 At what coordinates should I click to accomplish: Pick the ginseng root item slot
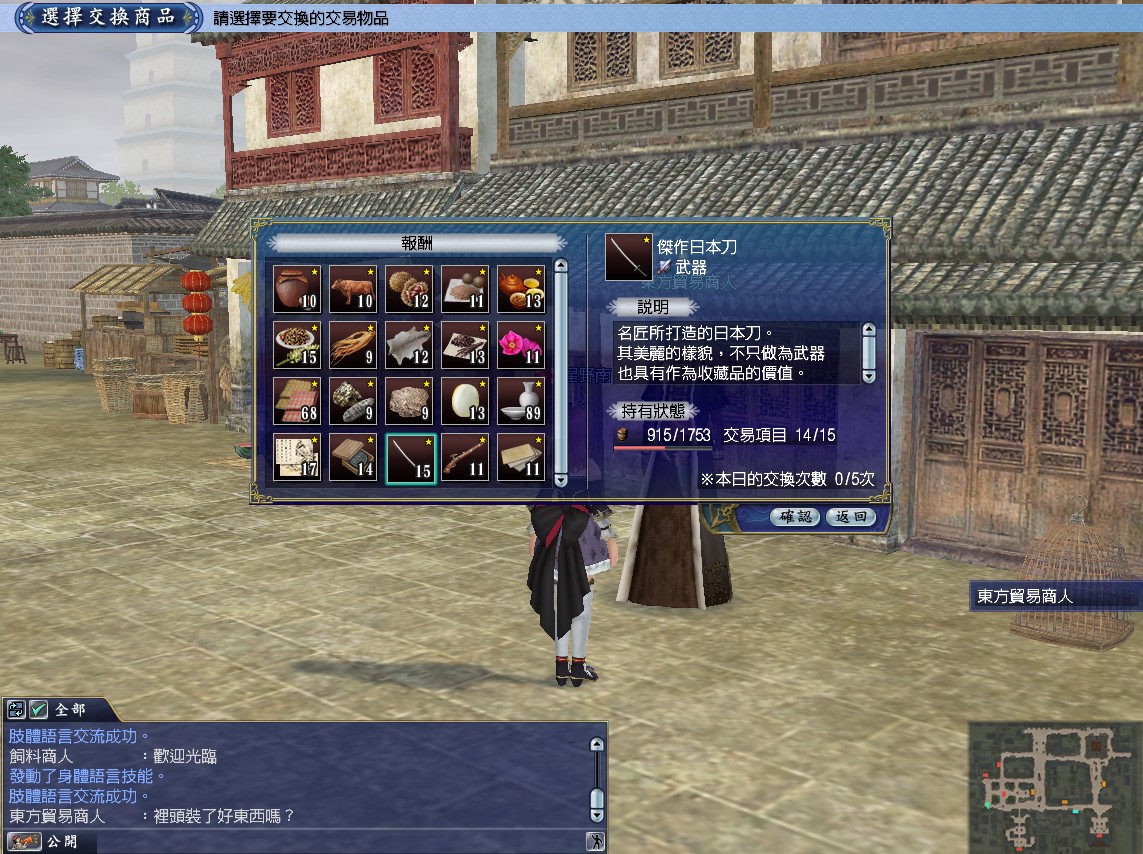353,345
